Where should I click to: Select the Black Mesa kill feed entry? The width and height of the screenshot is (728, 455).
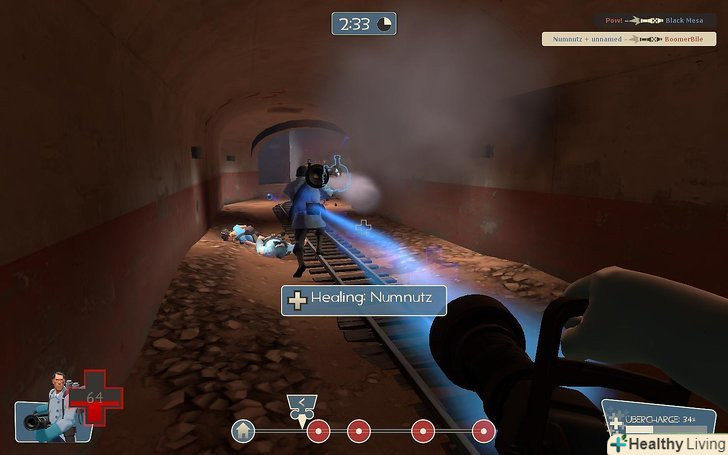pos(655,20)
